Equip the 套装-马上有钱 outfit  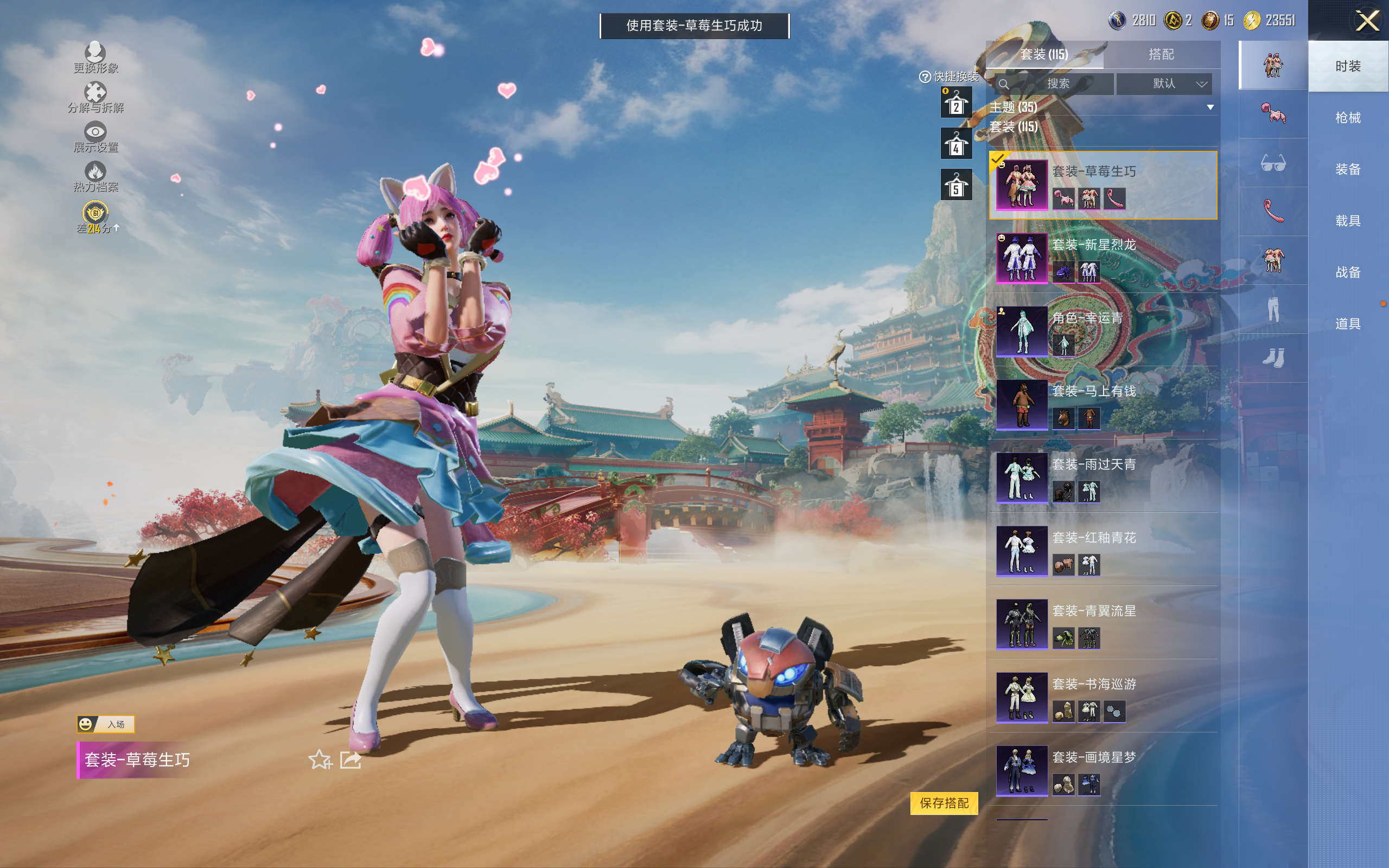[x=1102, y=405]
